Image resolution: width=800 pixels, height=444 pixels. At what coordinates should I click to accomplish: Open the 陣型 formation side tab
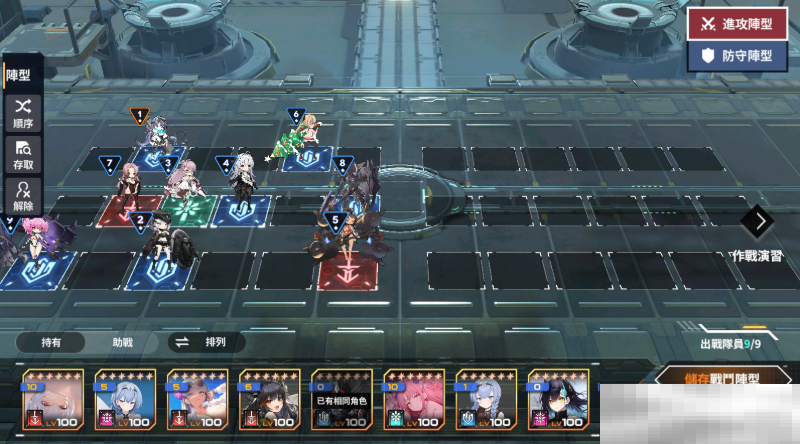pyautogui.click(x=20, y=74)
